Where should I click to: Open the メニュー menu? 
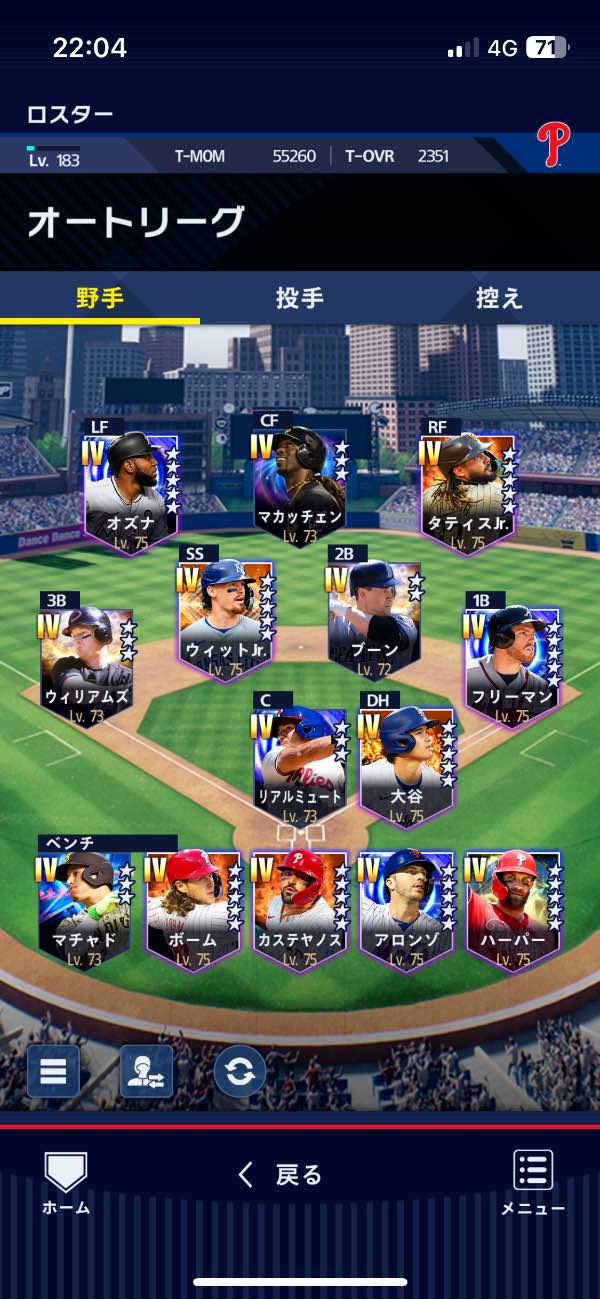(533, 1182)
